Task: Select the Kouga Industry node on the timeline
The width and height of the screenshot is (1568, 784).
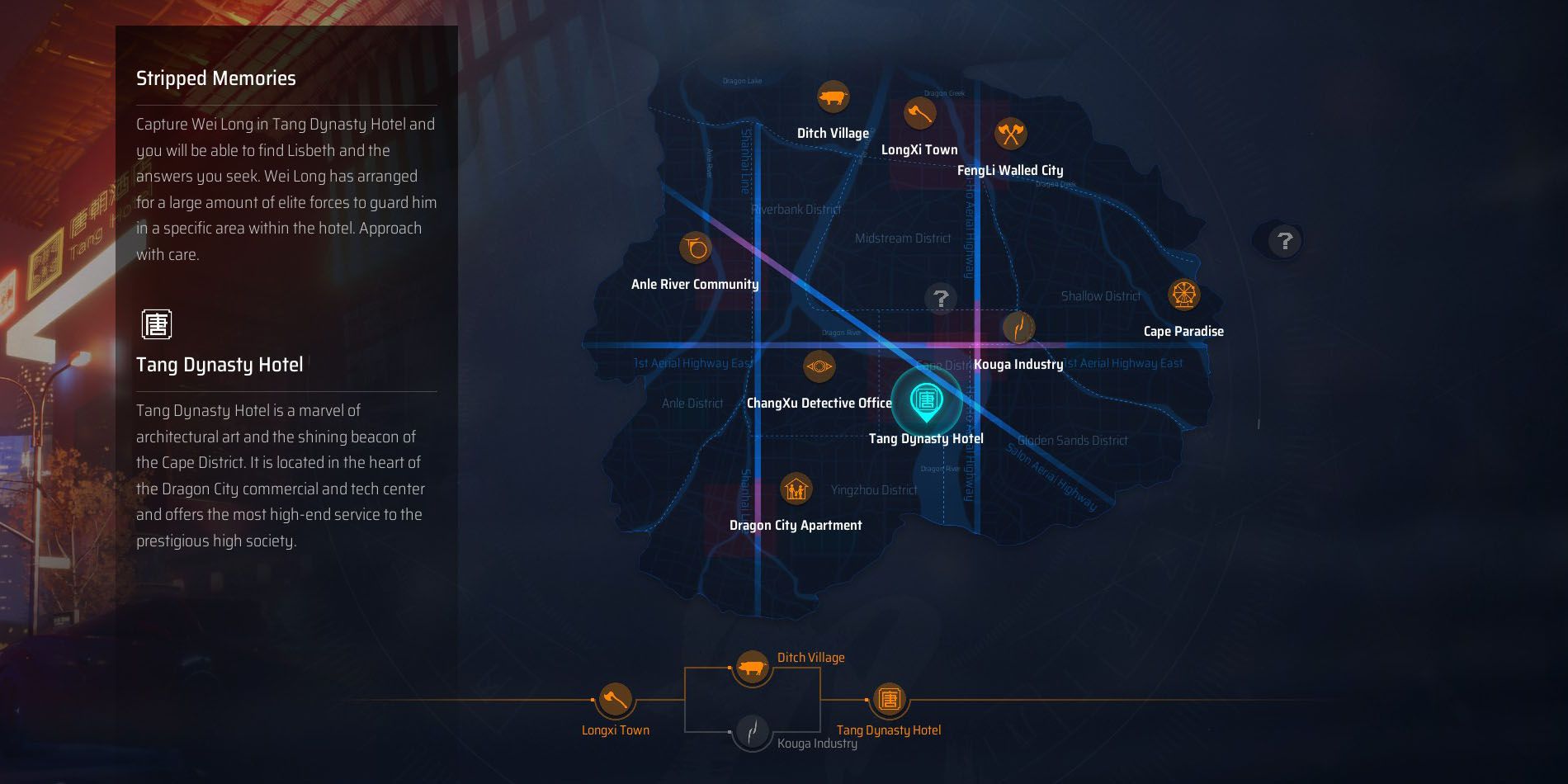Action: coord(753,731)
